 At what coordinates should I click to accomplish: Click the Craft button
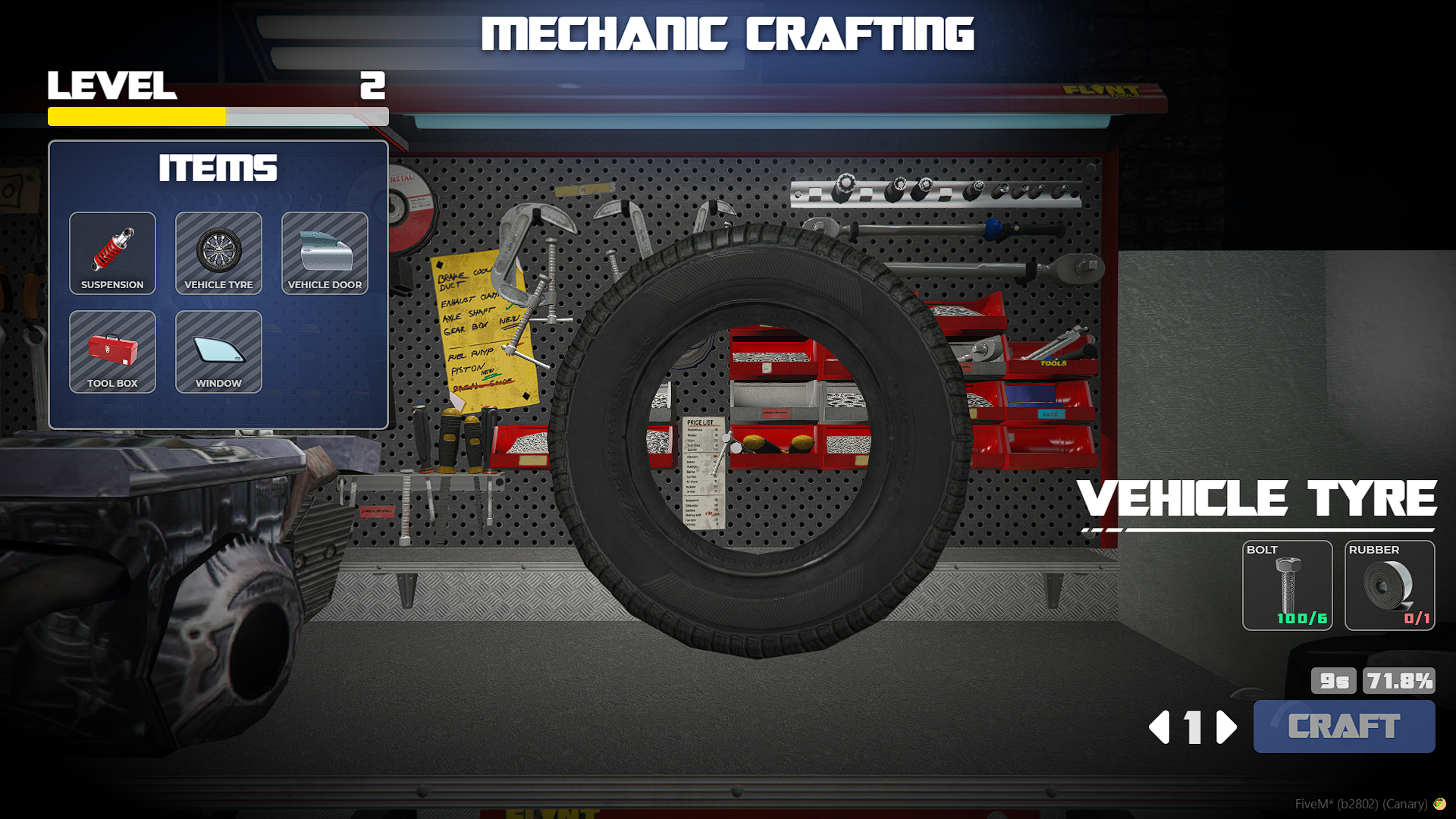(1344, 726)
